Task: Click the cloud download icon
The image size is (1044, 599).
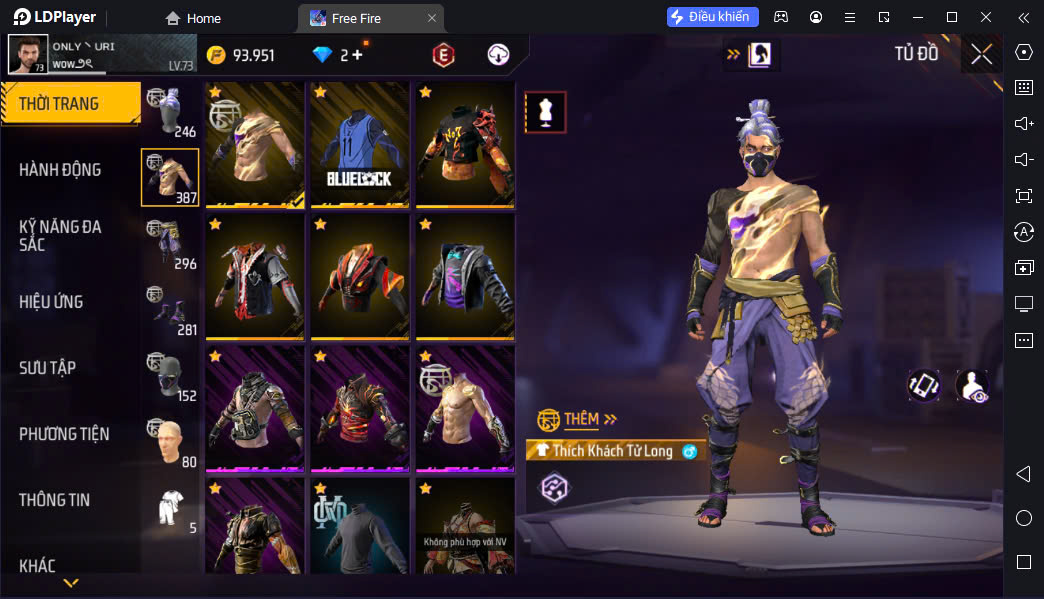Action: [498, 55]
